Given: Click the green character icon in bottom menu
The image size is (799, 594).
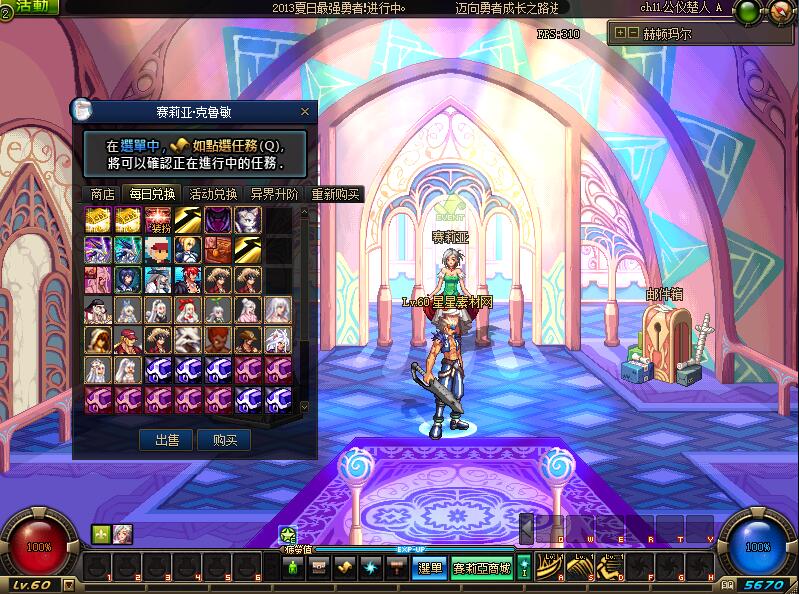Looking at the screenshot, I should pyautogui.click(x=292, y=568).
